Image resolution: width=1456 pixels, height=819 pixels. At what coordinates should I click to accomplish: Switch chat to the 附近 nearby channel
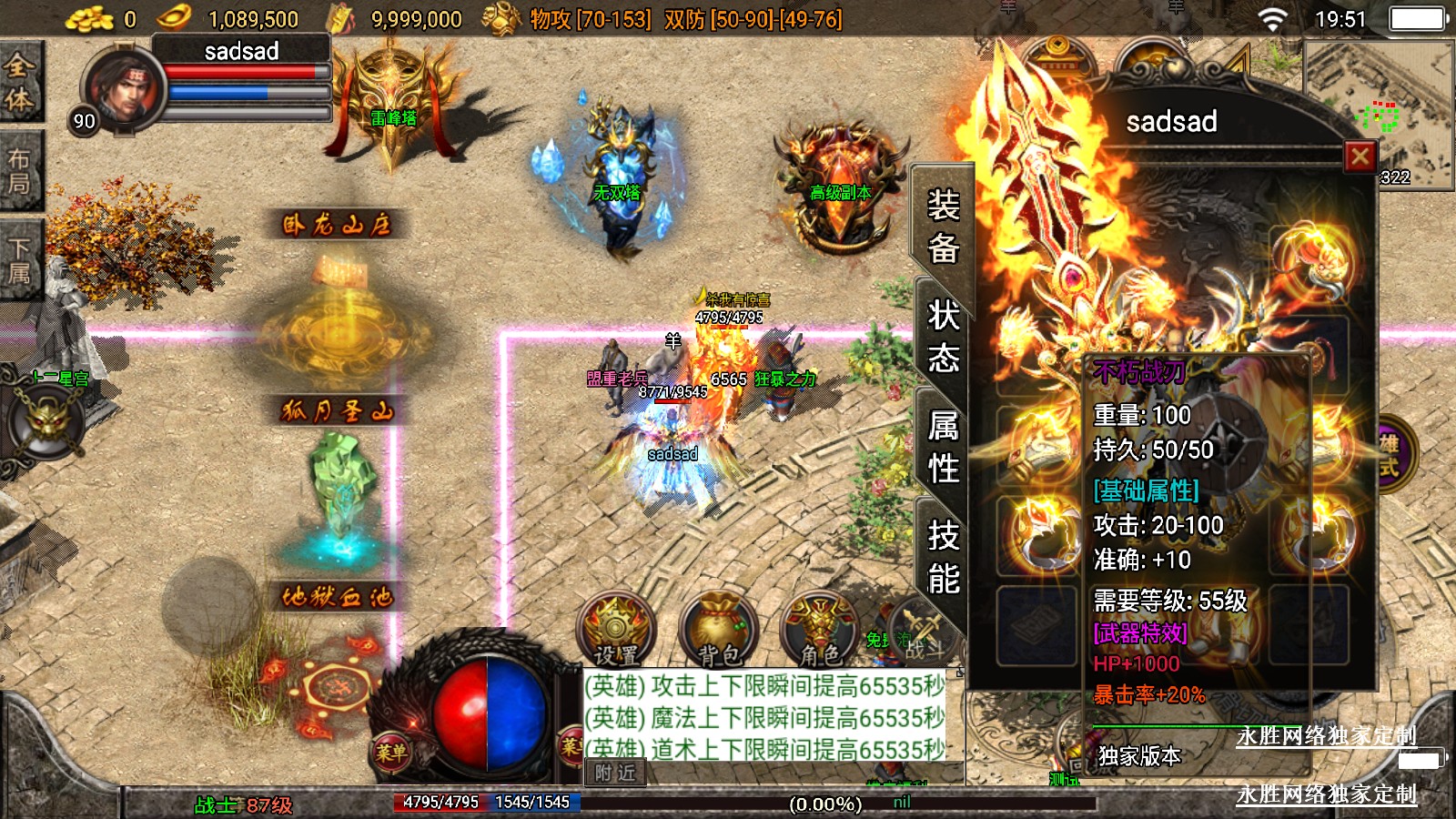[x=615, y=773]
